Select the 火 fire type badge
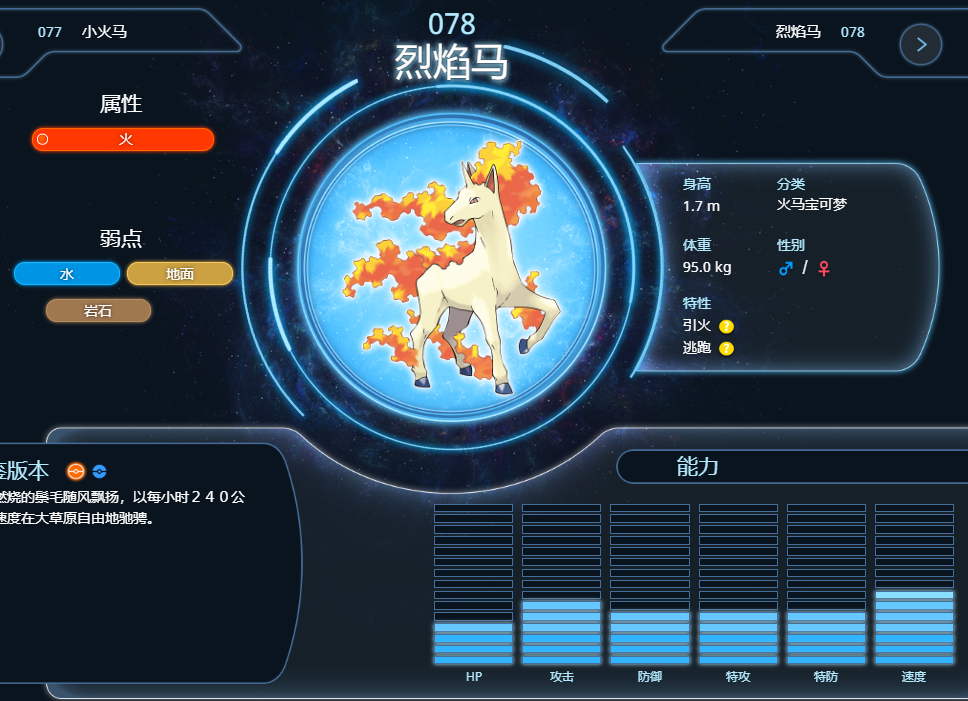The height and width of the screenshot is (701, 968). pos(123,140)
